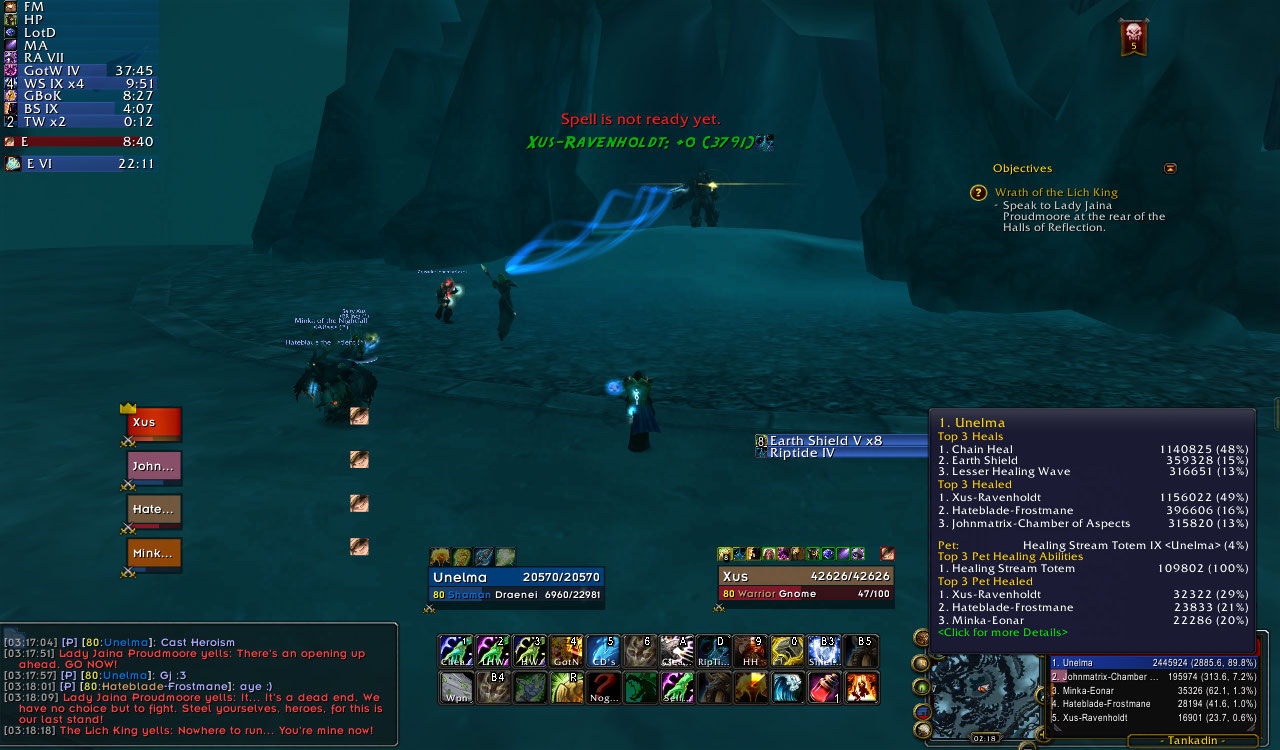Activate the Wpn action button
This screenshot has width=1280, height=750.
[455, 687]
